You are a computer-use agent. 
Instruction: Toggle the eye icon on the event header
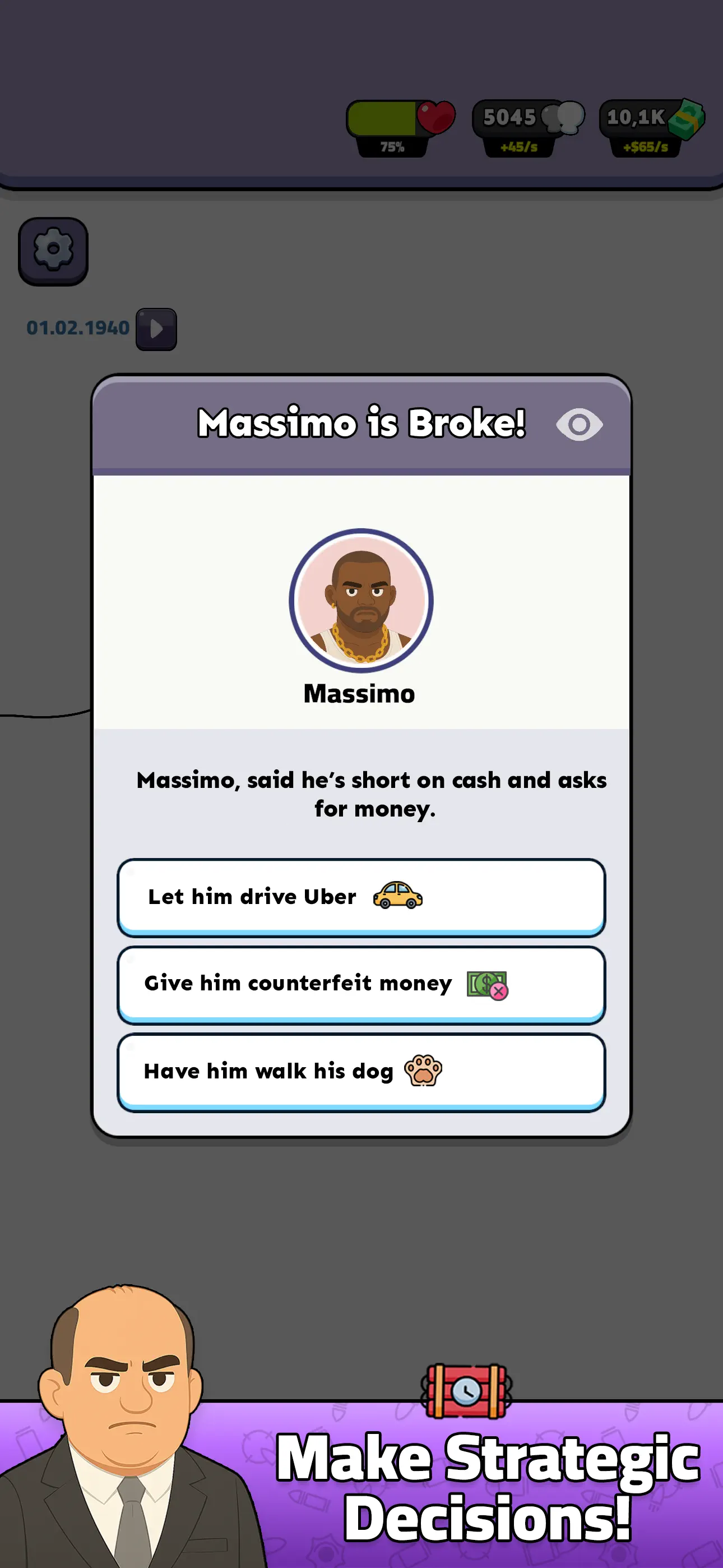[580, 425]
